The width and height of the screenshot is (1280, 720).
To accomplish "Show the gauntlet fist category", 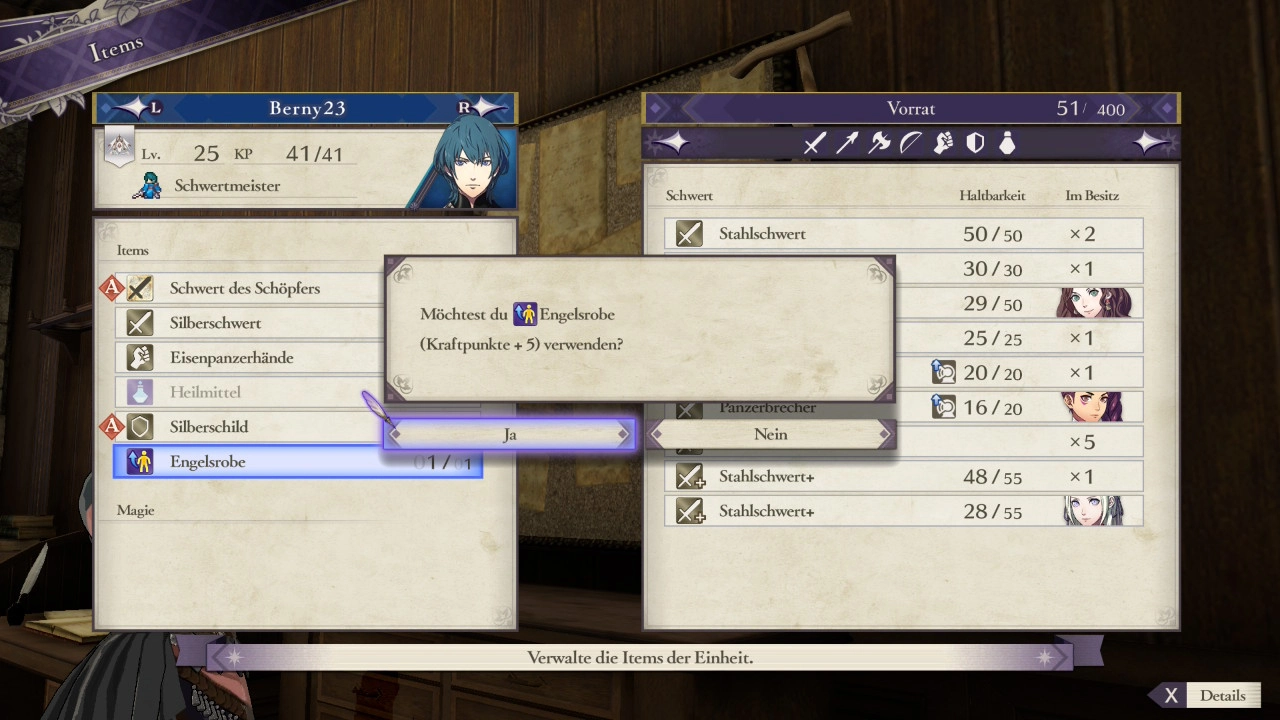I will click(943, 144).
